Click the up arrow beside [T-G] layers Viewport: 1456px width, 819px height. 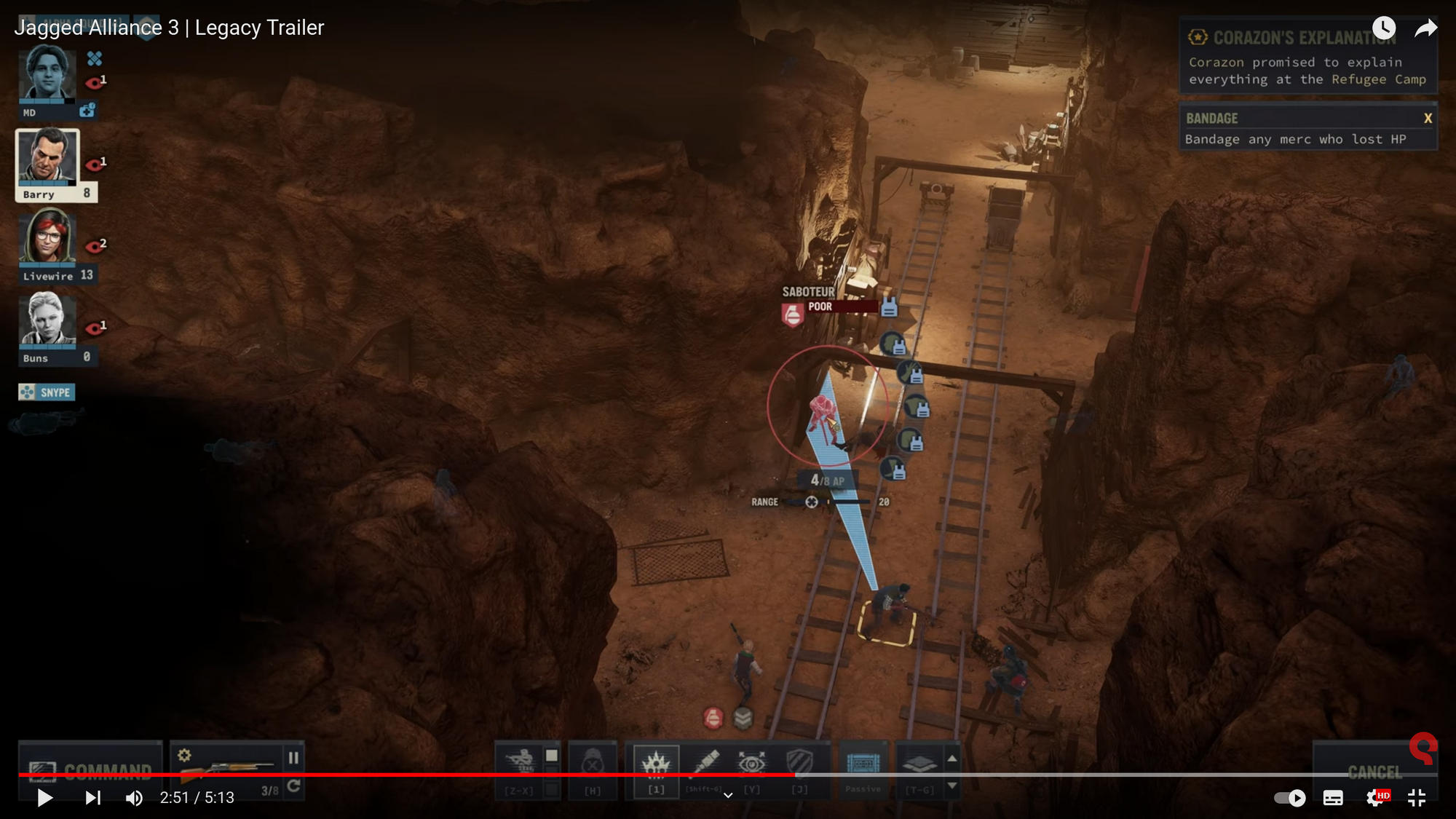pyautogui.click(x=951, y=759)
